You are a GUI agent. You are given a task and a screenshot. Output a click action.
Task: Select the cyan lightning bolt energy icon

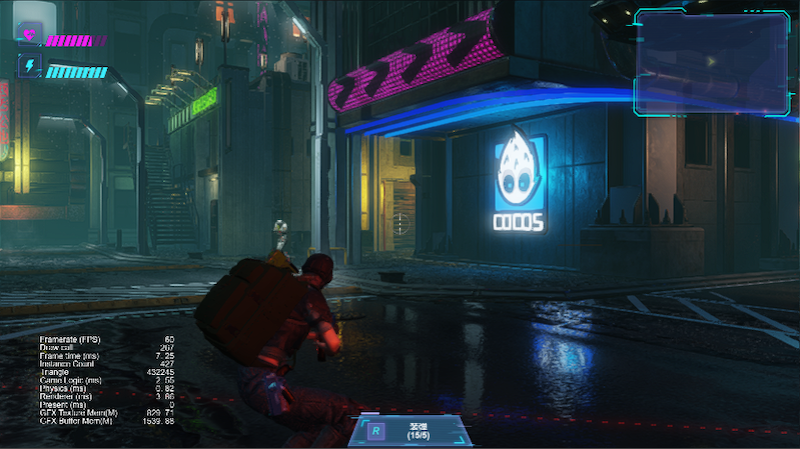click(29, 68)
